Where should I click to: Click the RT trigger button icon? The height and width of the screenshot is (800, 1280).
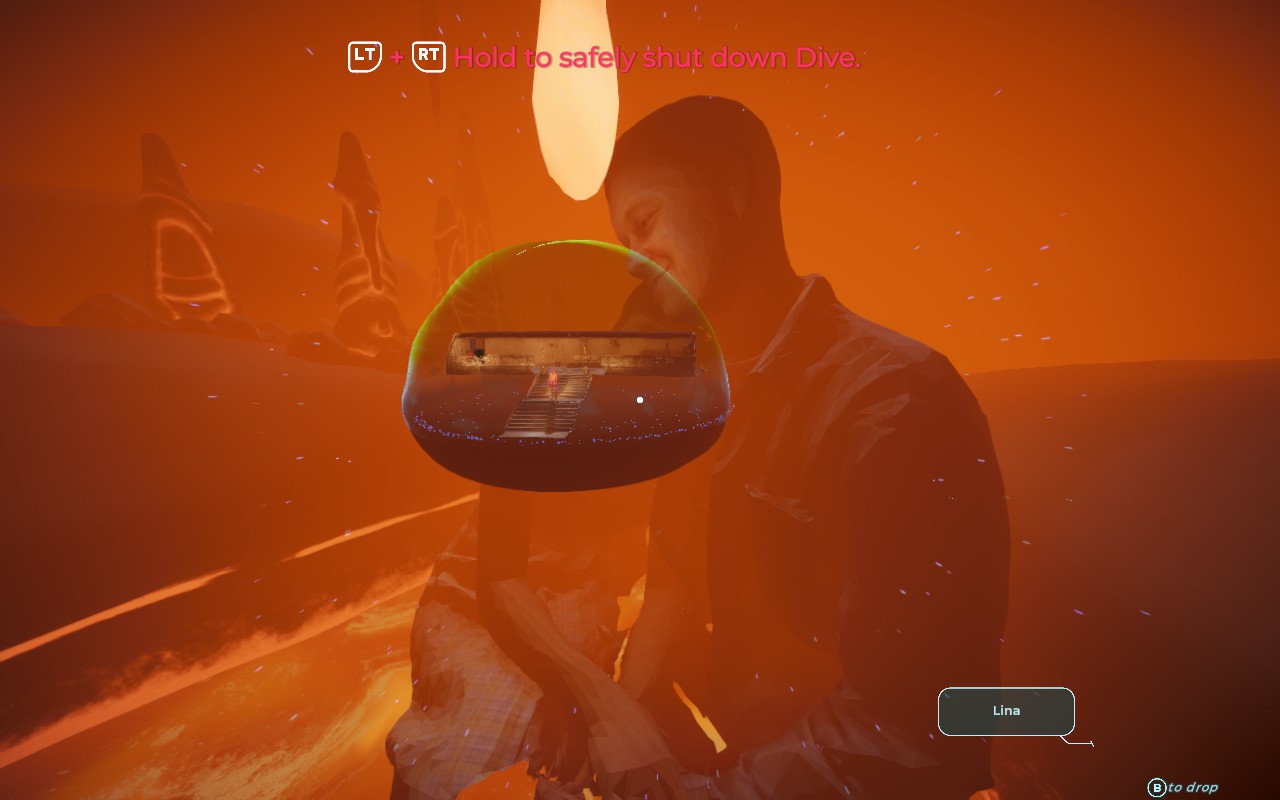(x=428, y=57)
